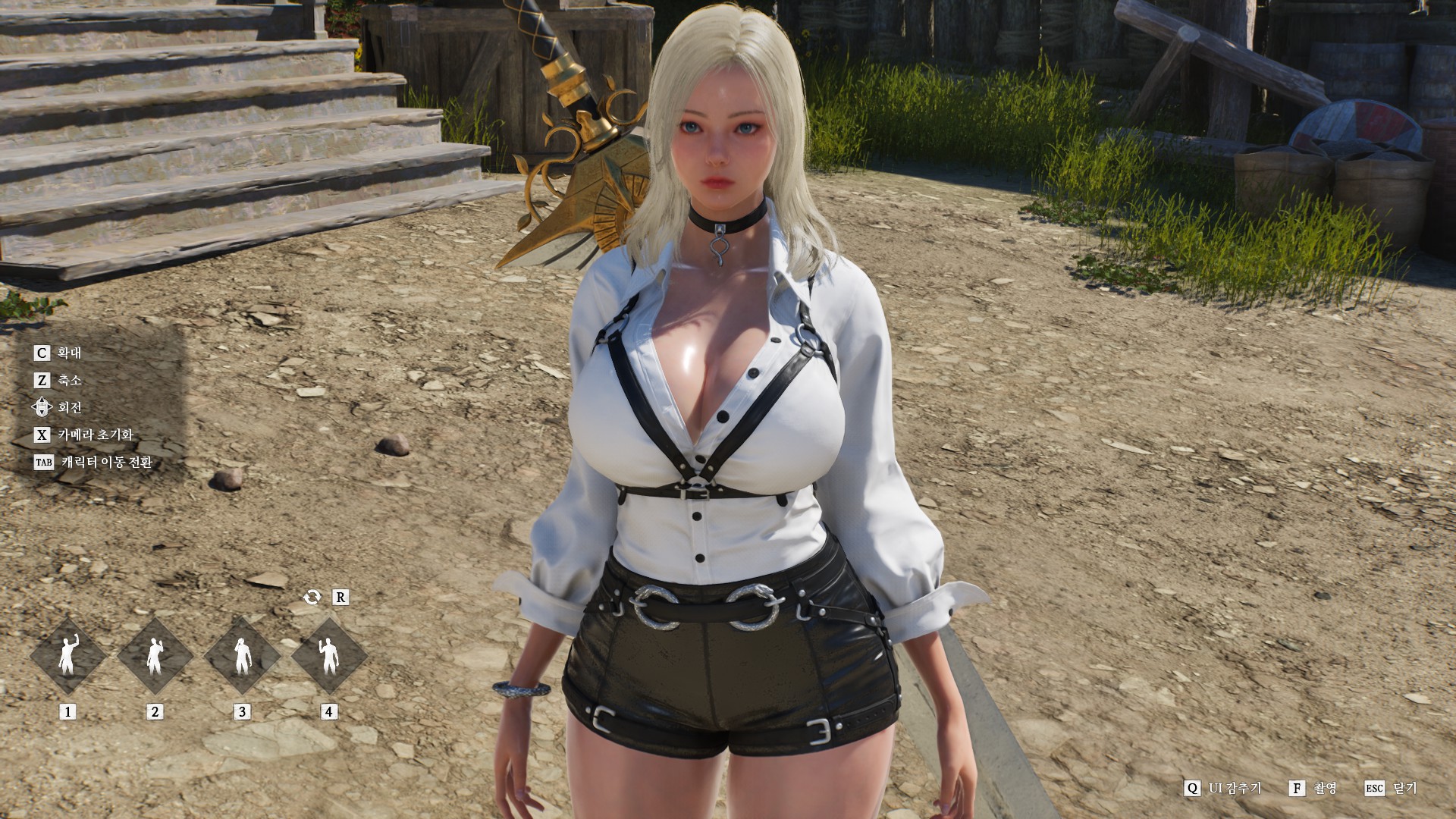
Task: Select the raised-fist cheer pose numbered 1
Action: point(68,656)
